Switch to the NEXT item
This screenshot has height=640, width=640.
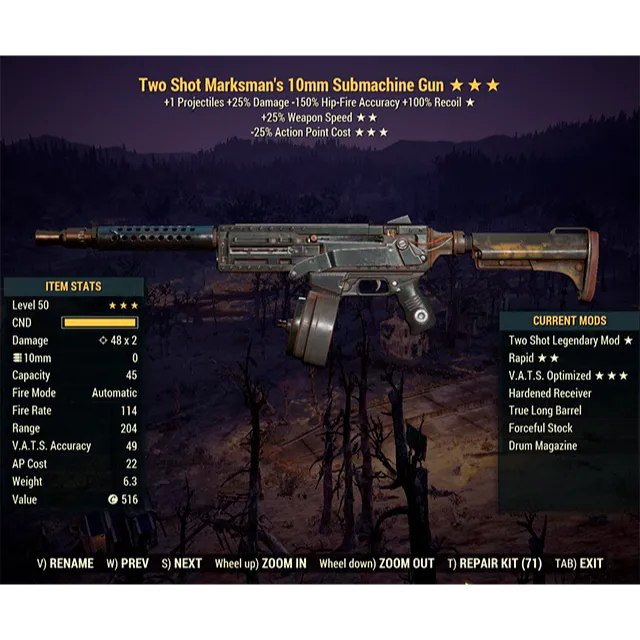(x=180, y=563)
